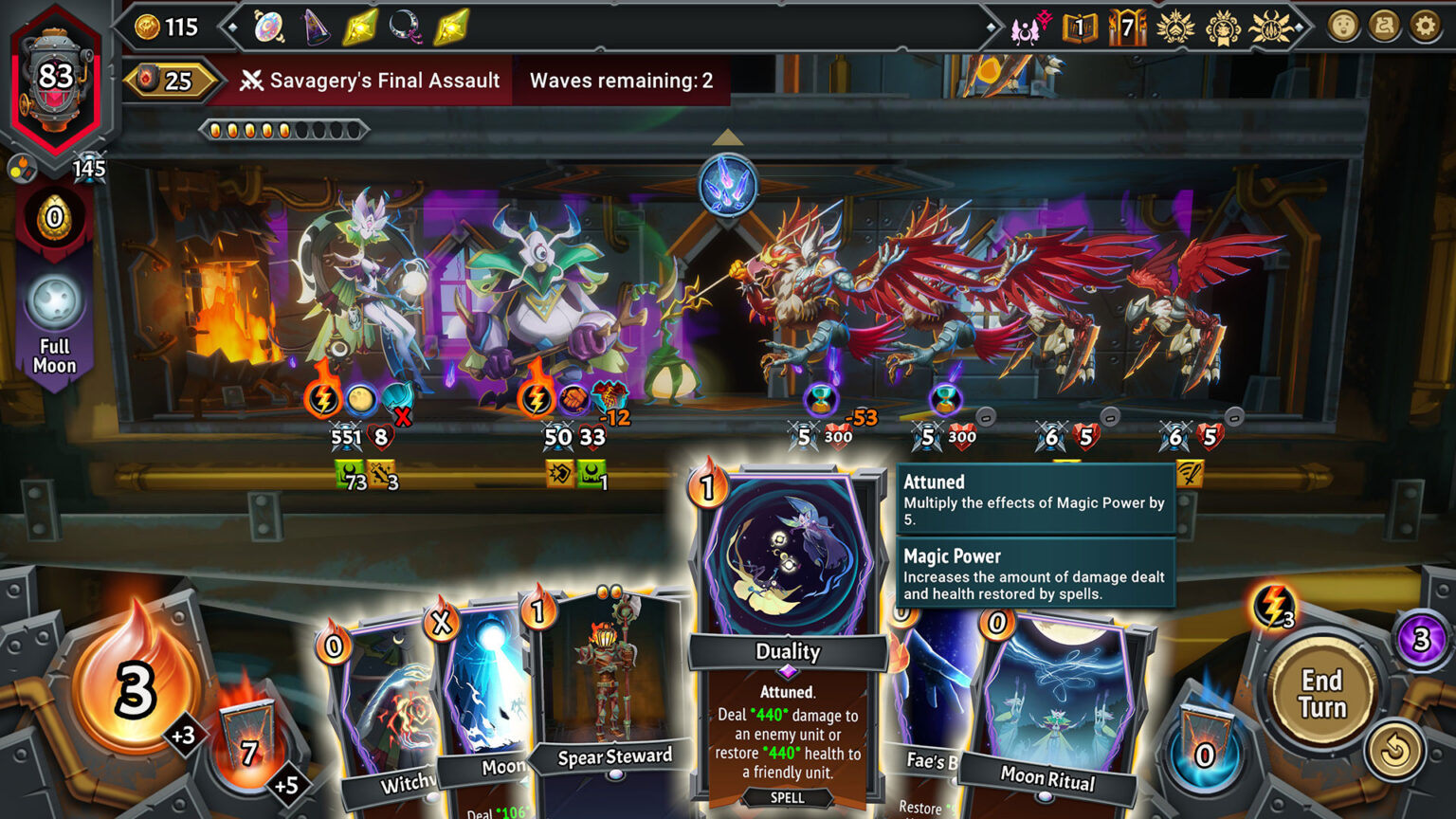Image resolution: width=1456 pixels, height=819 pixels.
Task: Click the sun-shaped faction emblem icon
Action: (1270, 28)
